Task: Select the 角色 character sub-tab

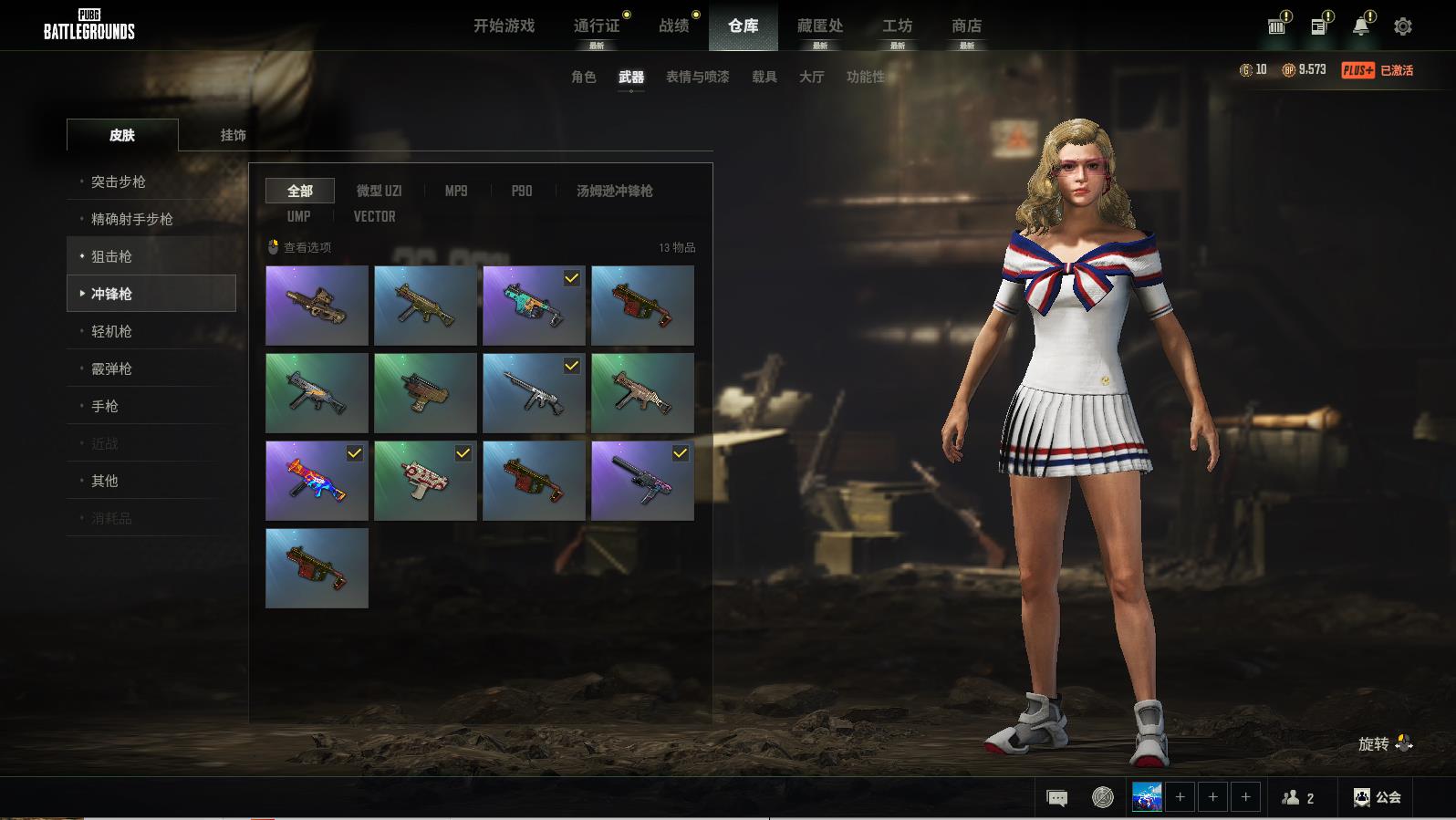Action: (584, 77)
